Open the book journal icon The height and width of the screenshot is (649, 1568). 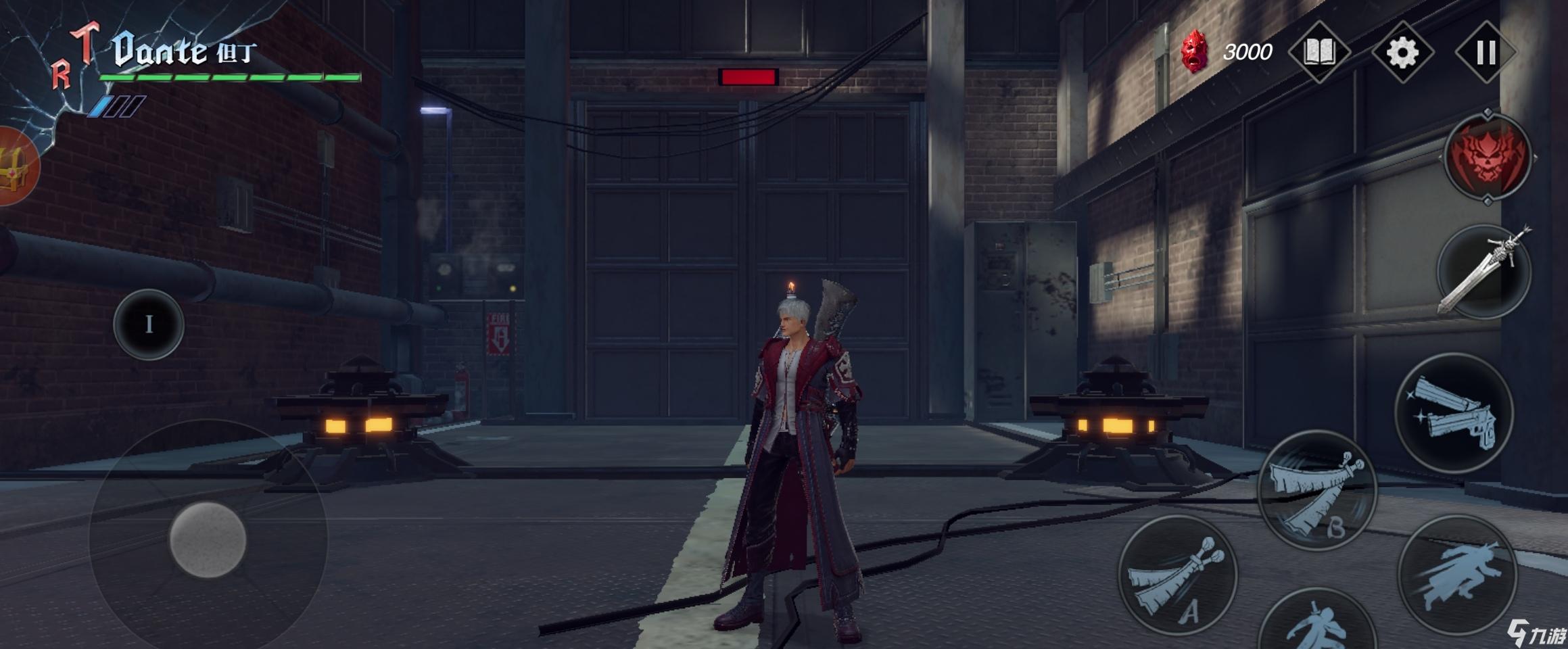pos(1318,52)
